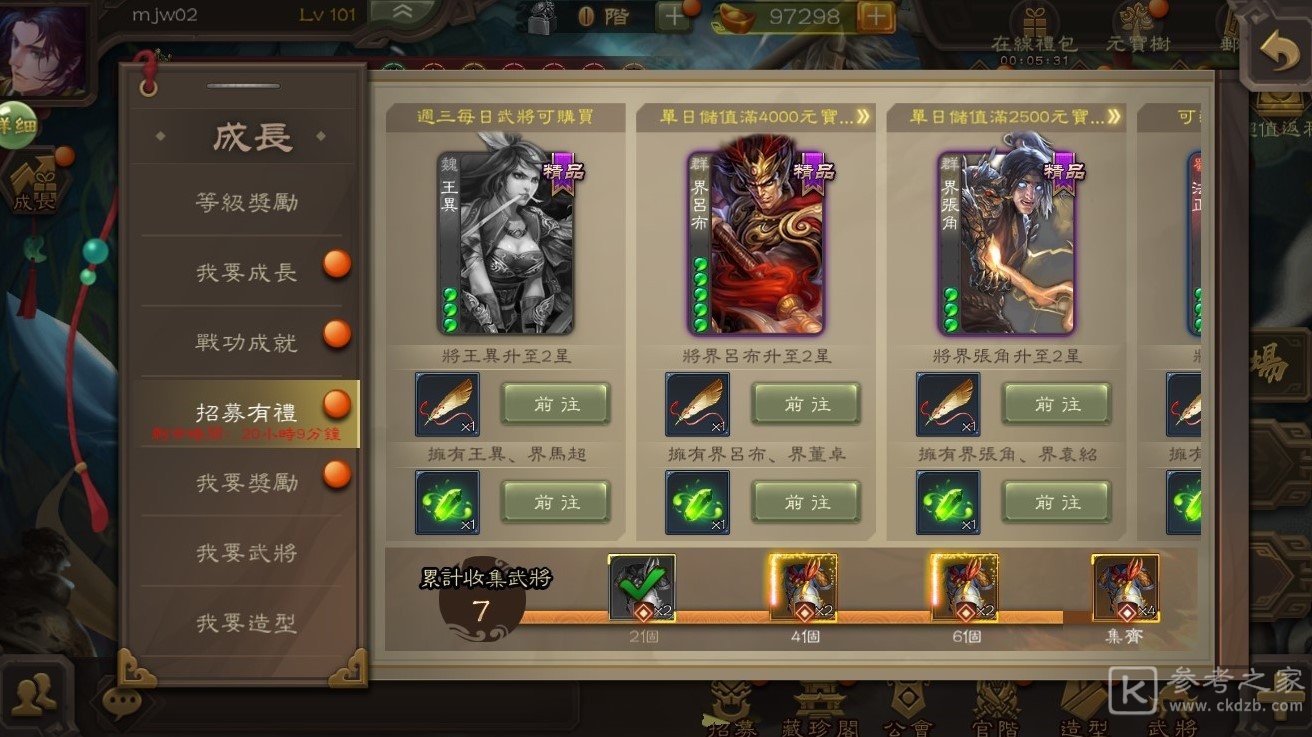Open the 我要造型 section
1312x737 pixels.
tap(246, 623)
